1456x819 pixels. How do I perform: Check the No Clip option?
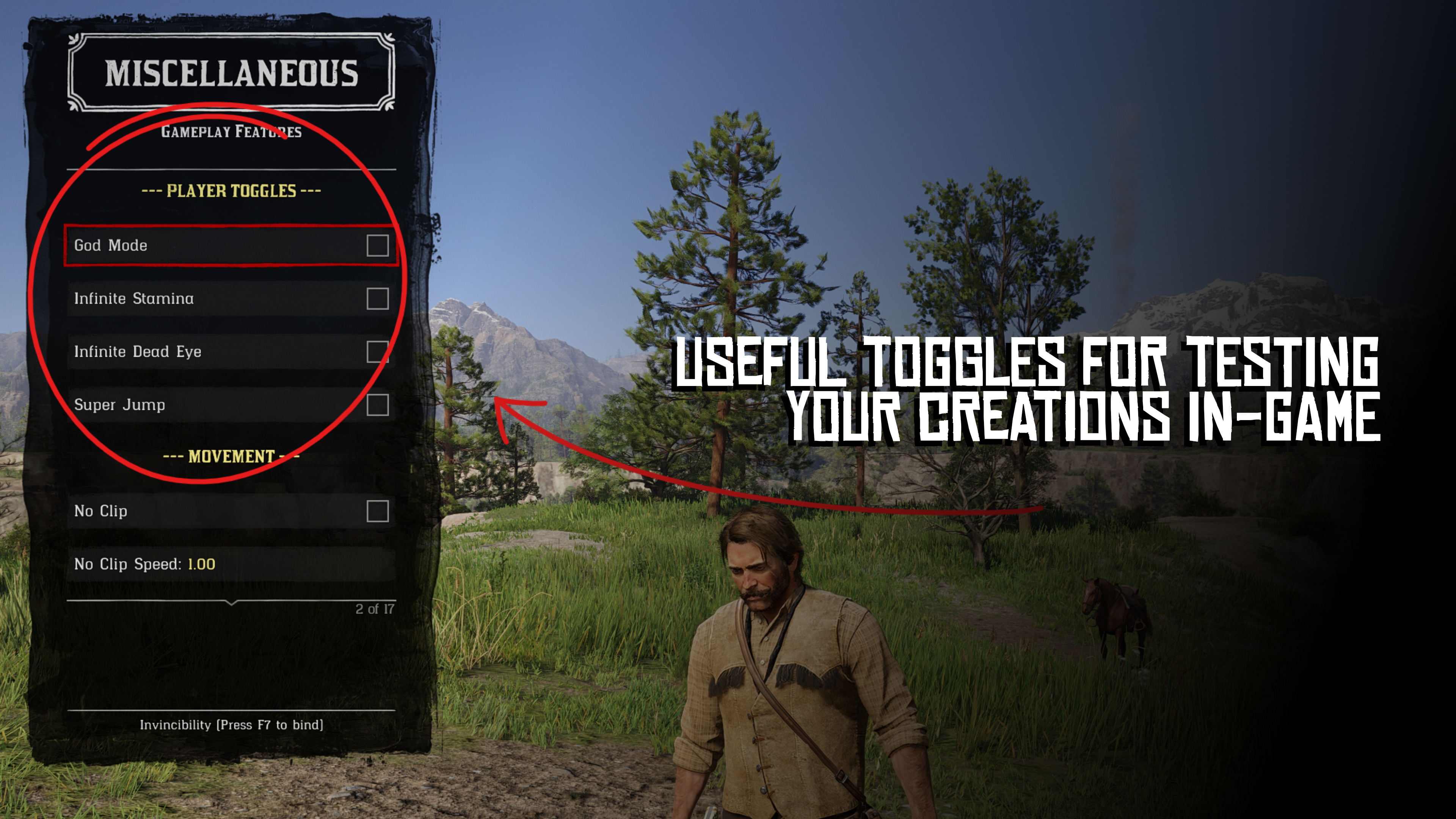(377, 511)
